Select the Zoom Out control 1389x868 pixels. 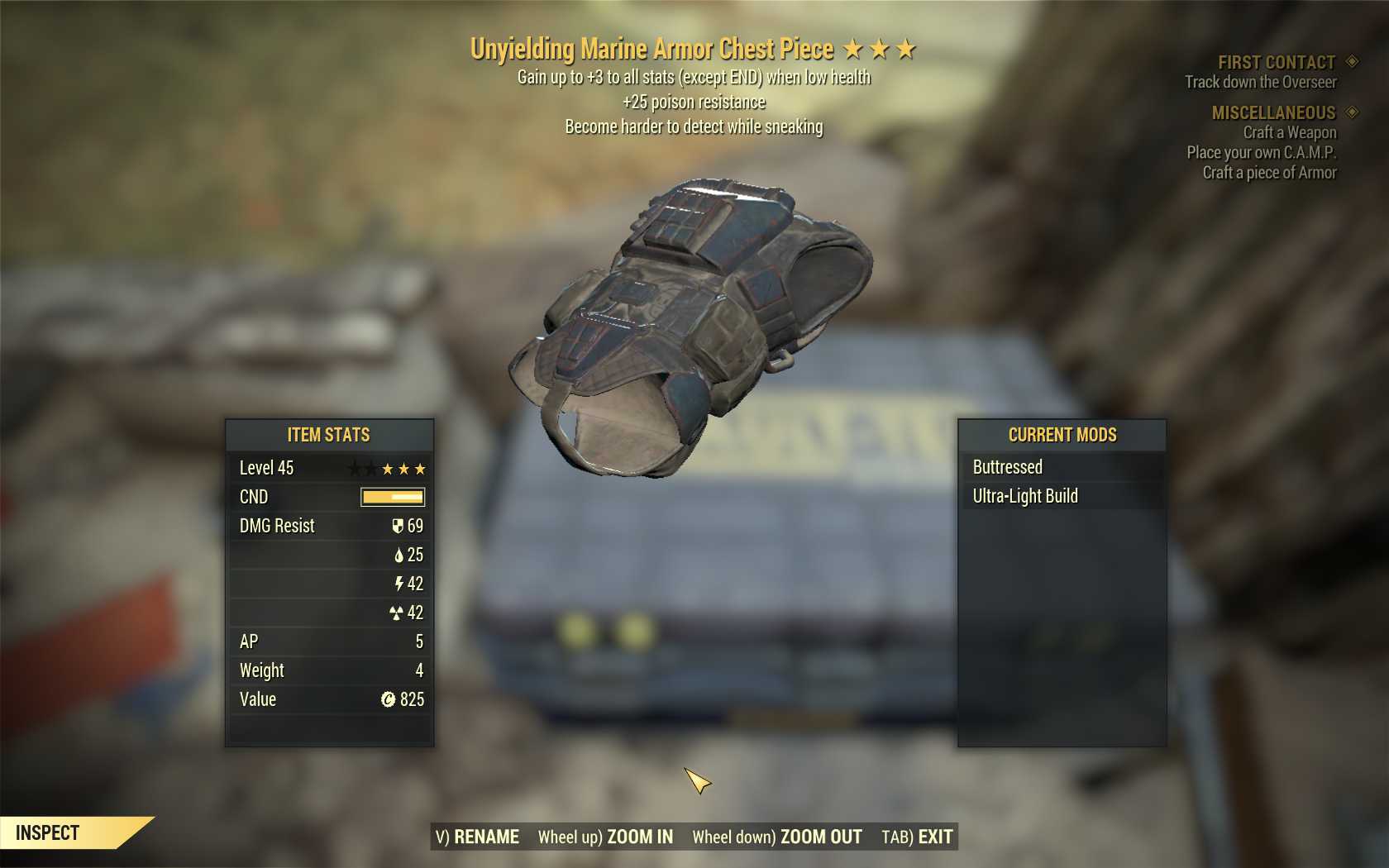[x=776, y=837]
